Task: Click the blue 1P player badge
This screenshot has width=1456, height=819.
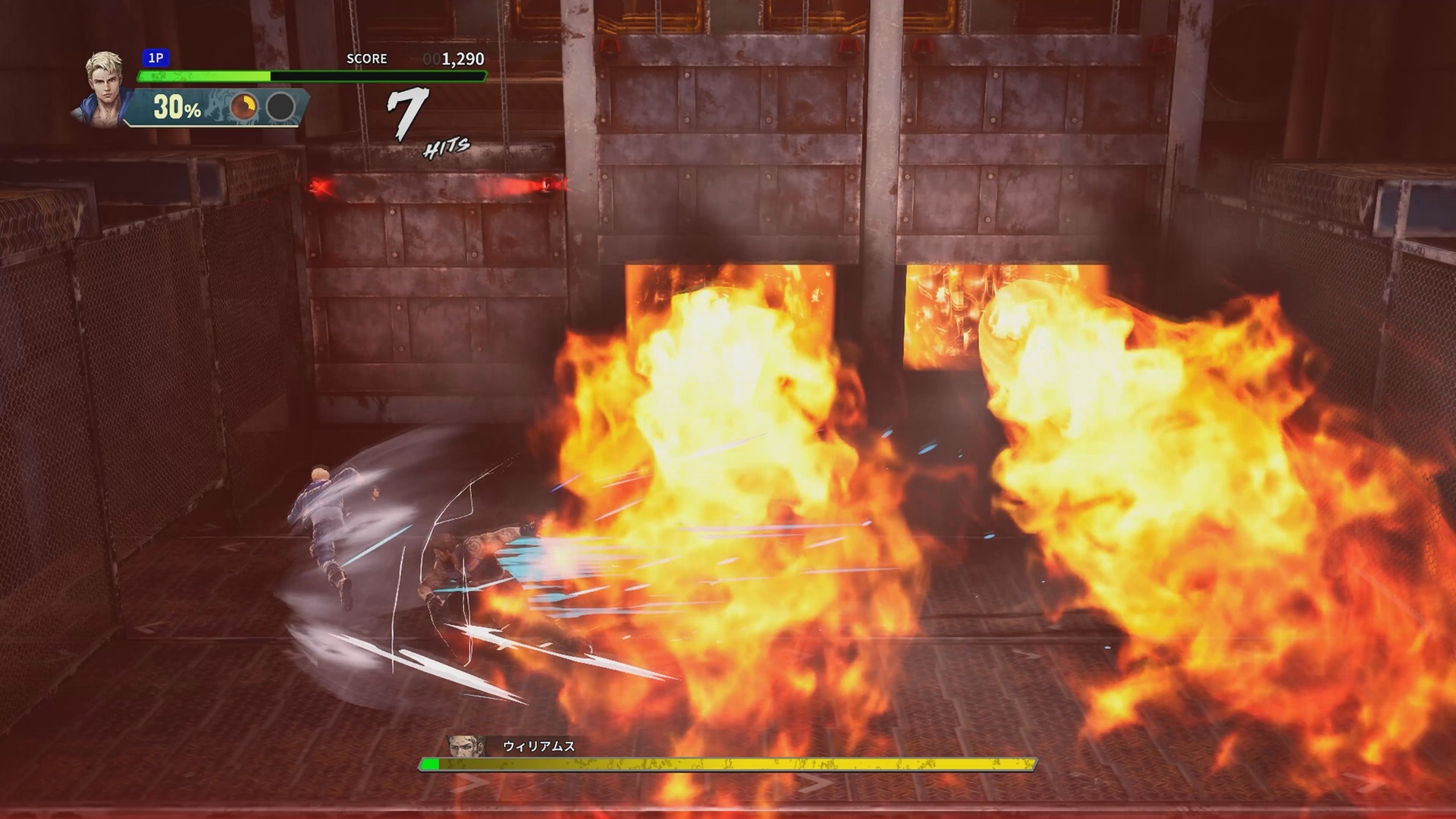Action: coord(155,58)
